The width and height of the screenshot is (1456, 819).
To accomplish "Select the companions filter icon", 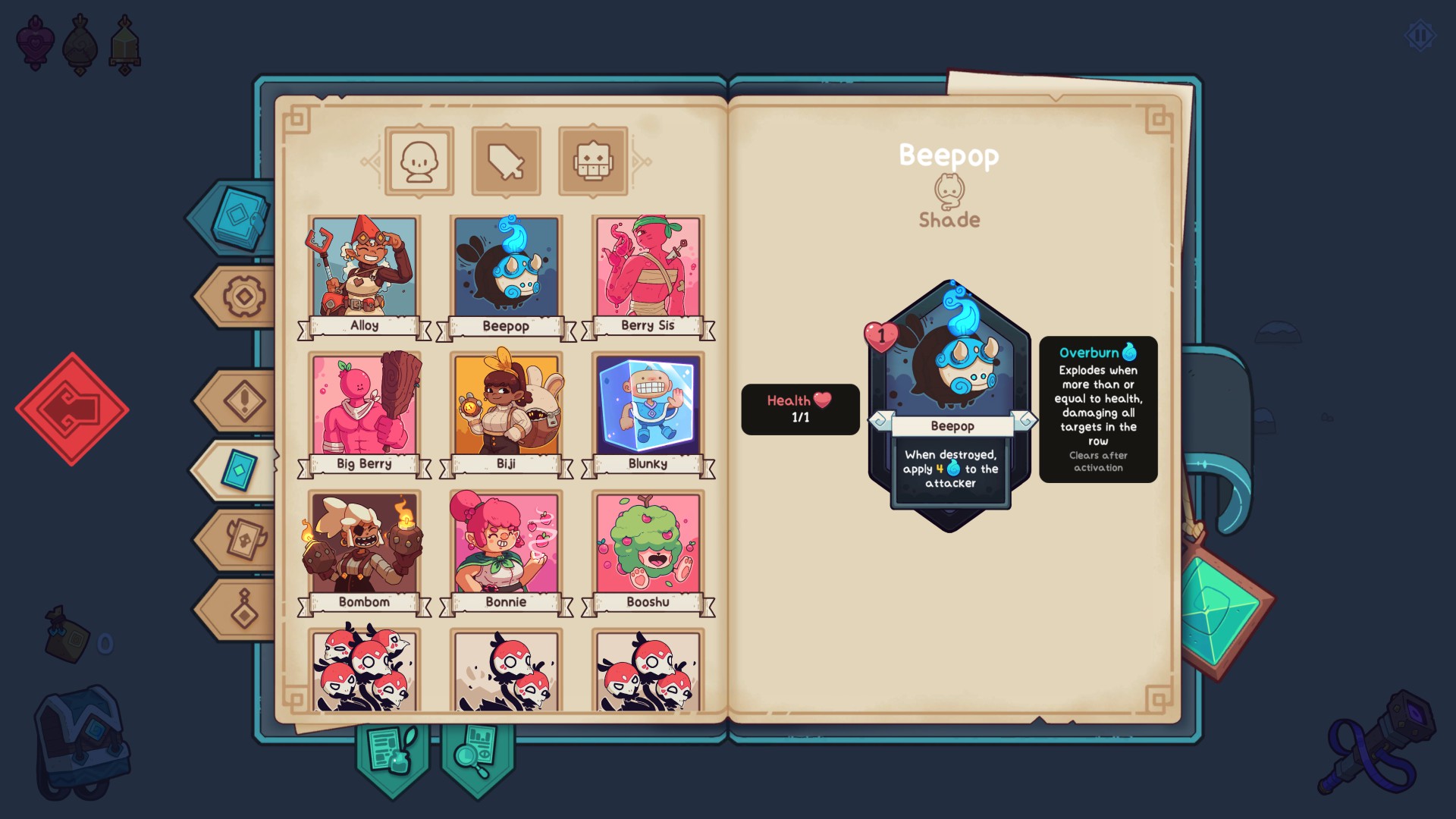I will pos(594,159).
